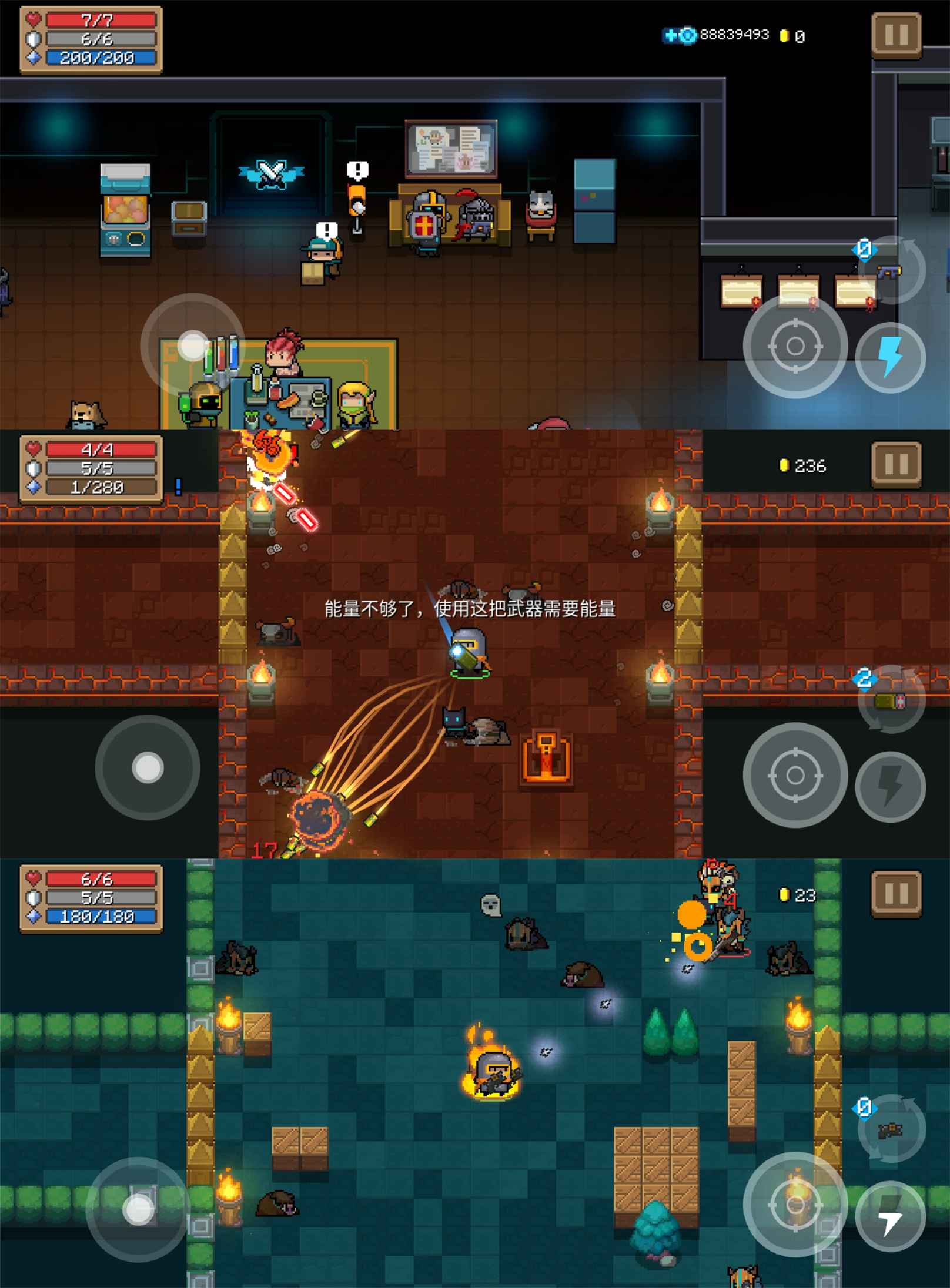Swap weapon in the teal forest dungeon
Image resolution: width=950 pixels, height=1288 pixels.
(891, 1130)
